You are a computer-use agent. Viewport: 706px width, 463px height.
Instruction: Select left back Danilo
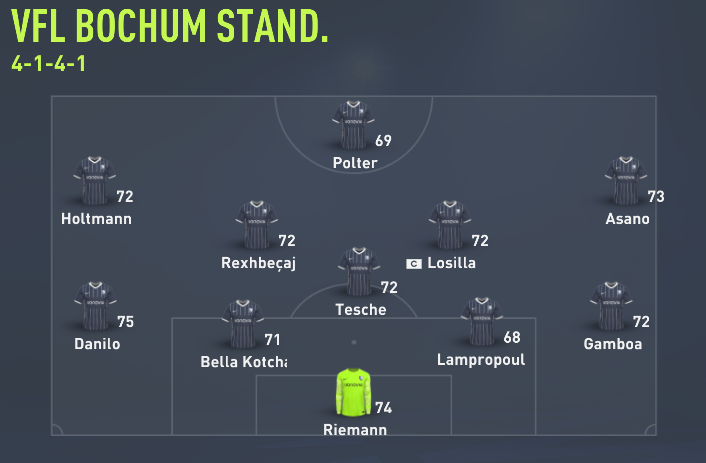click(96, 306)
